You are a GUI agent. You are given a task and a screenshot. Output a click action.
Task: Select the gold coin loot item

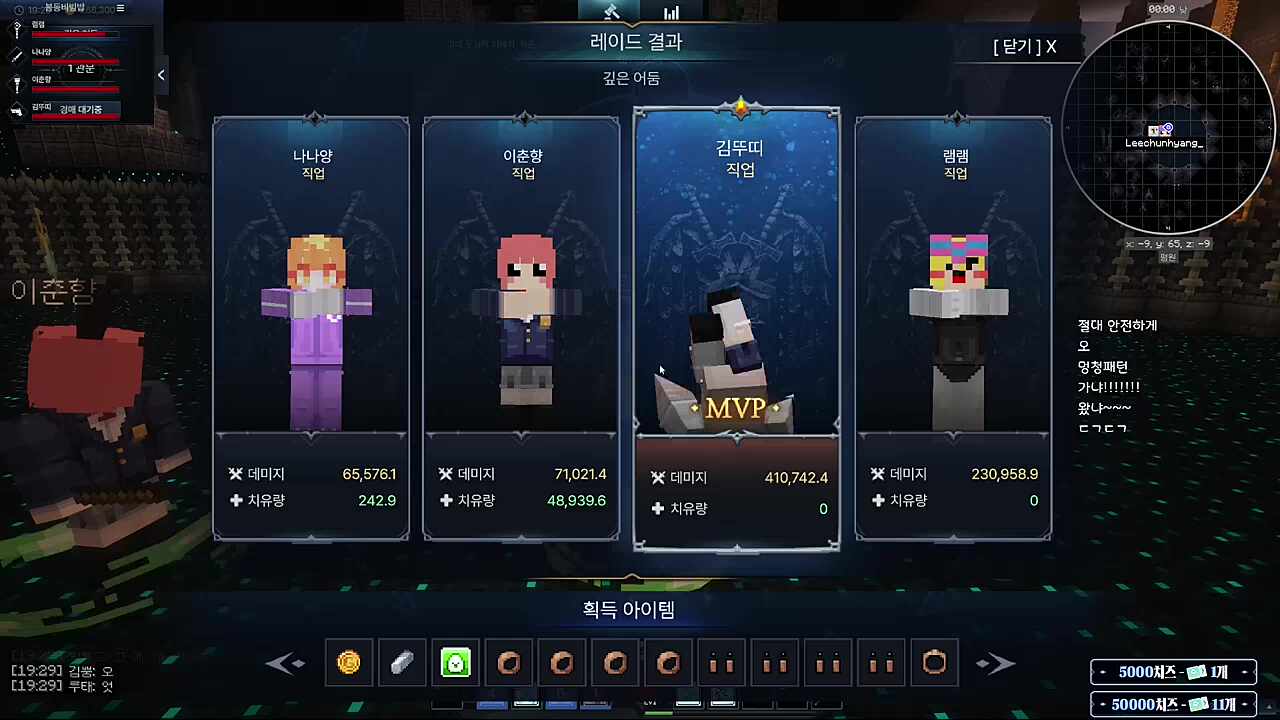348,663
